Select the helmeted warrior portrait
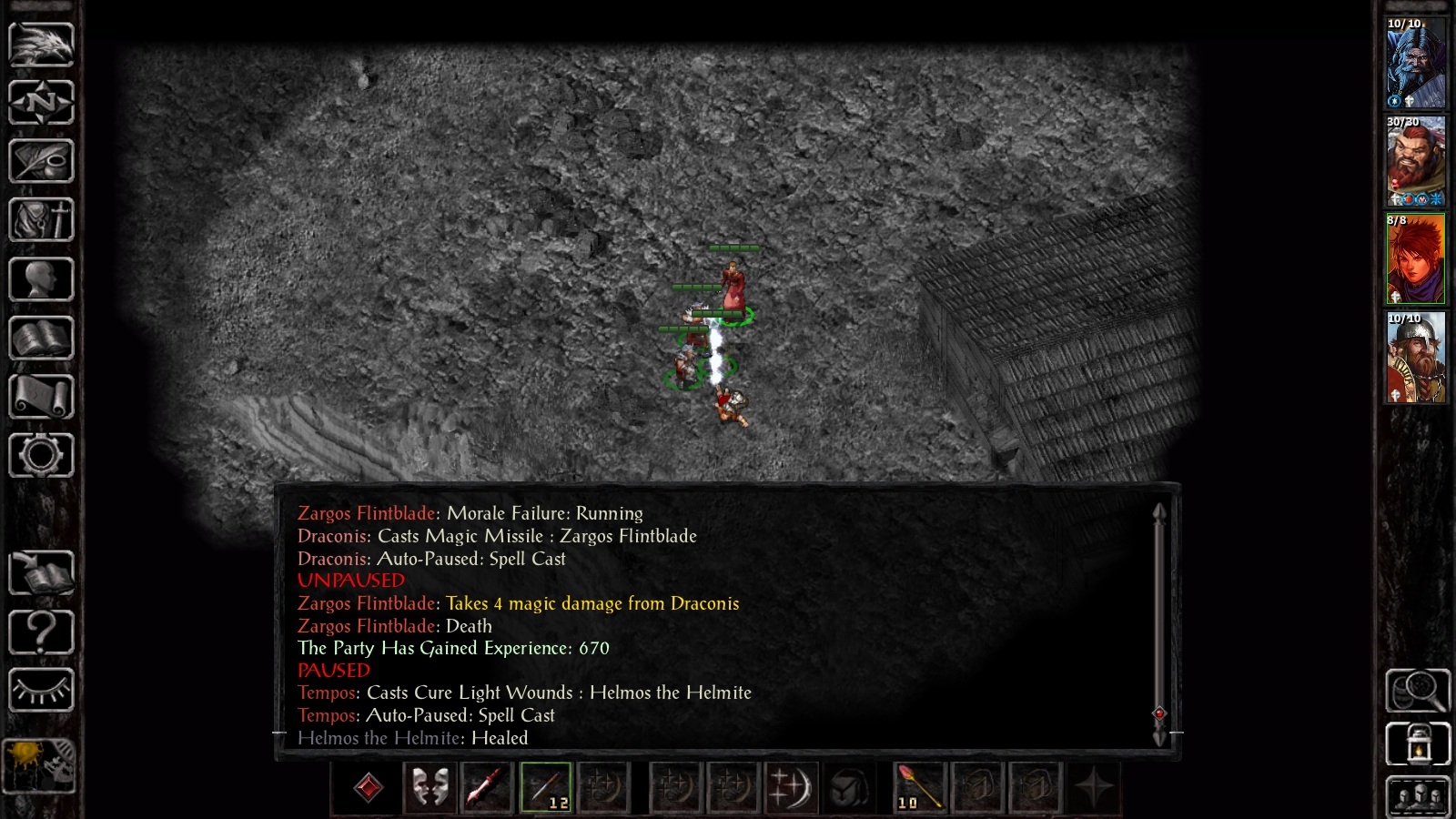Screen dimensions: 1456x819 click(1415, 357)
